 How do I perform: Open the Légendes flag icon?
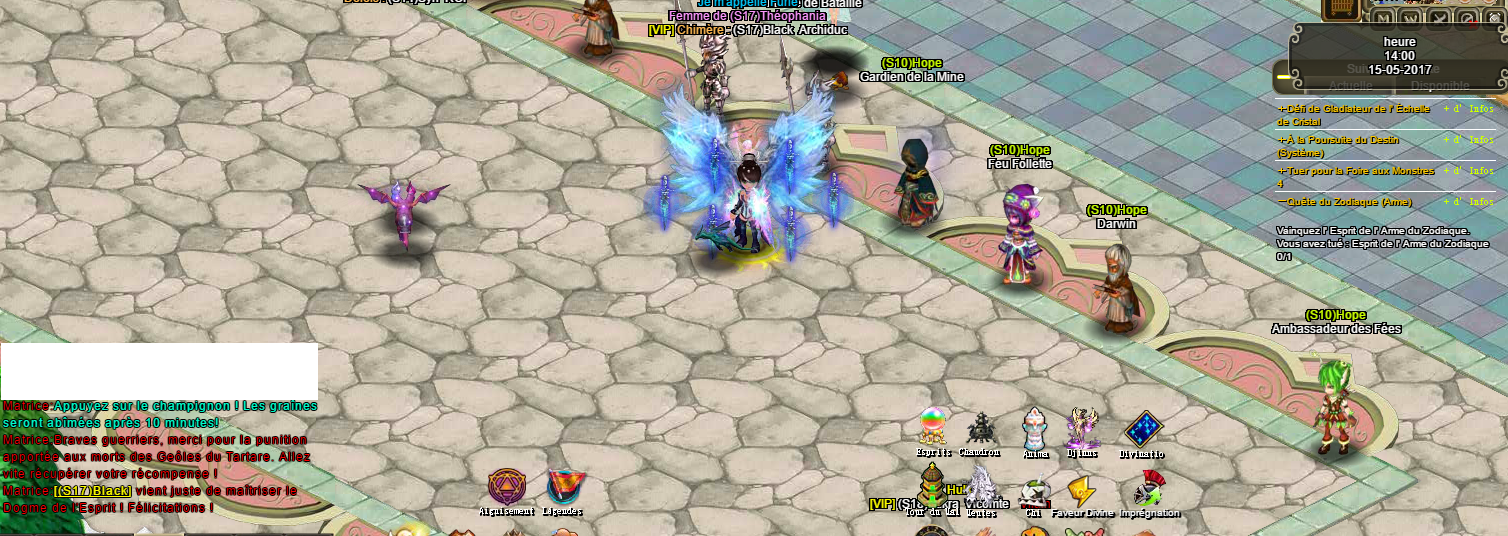coord(562,487)
